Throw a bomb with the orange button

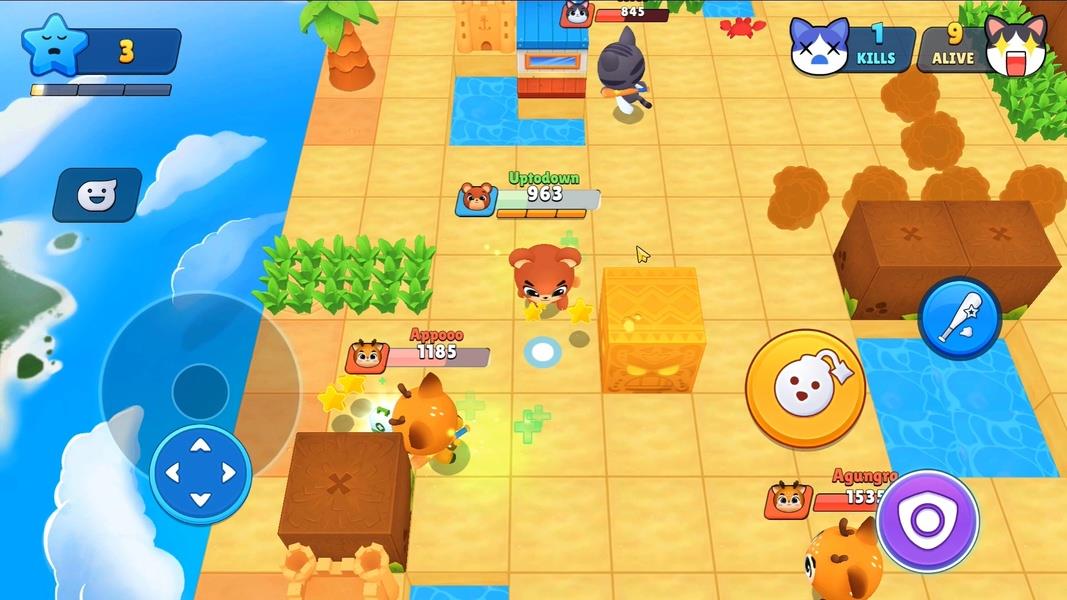[x=805, y=388]
